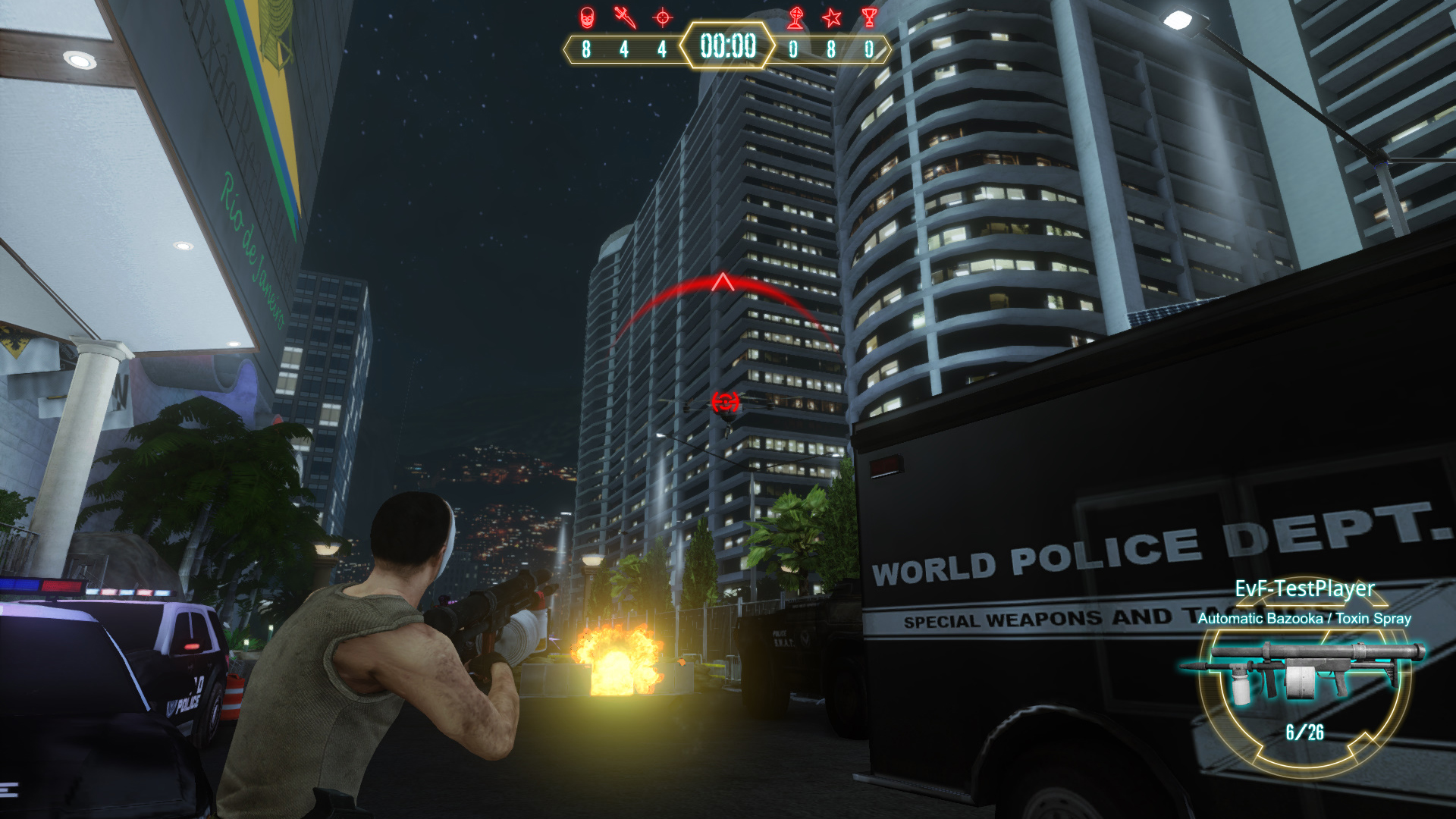The height and width of the screenshot is (819, 1456).
Task: Toggle the trophy counter showing 0
Action: coord(869,49)
